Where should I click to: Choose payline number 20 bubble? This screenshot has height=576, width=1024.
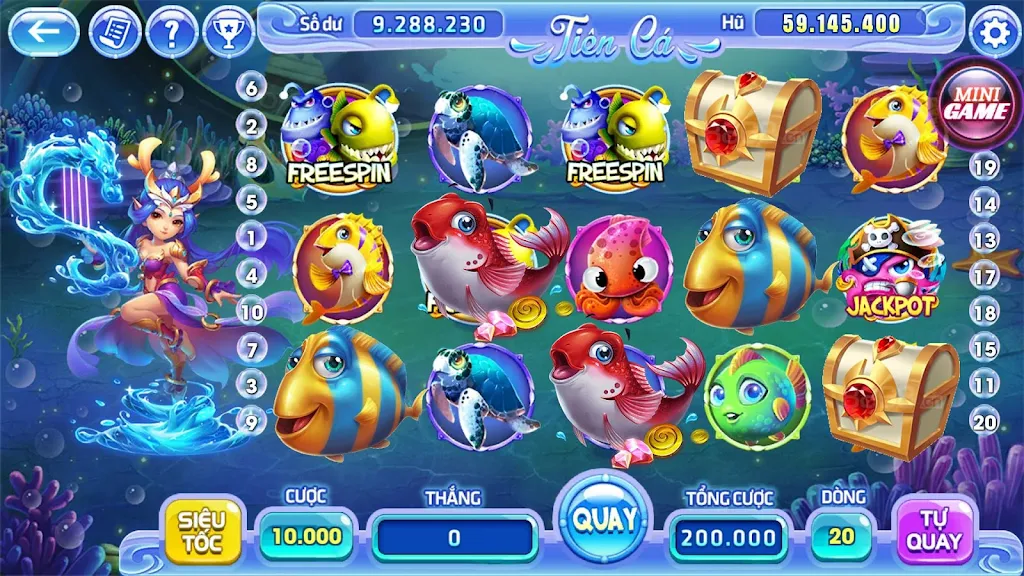[985, 421]
